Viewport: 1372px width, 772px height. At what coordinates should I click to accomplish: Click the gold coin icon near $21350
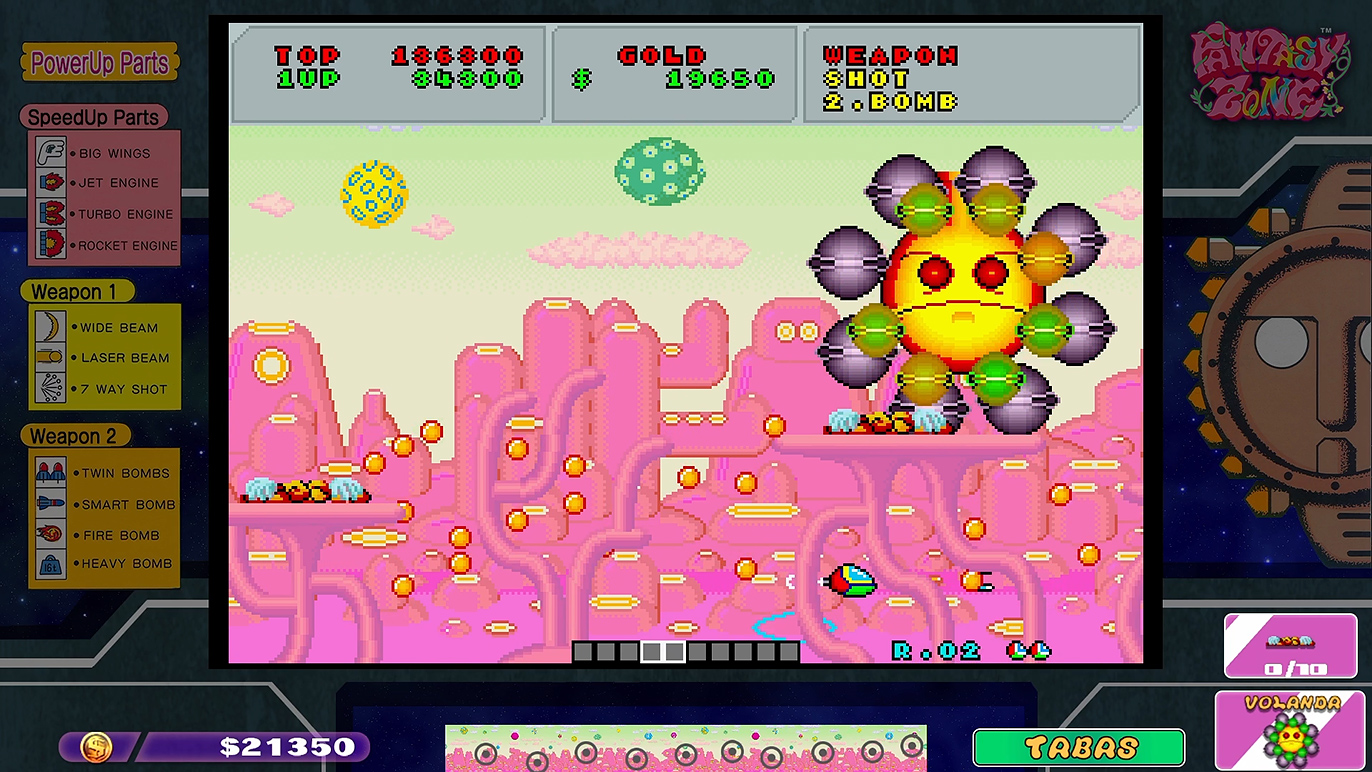[x=95, y=746]
